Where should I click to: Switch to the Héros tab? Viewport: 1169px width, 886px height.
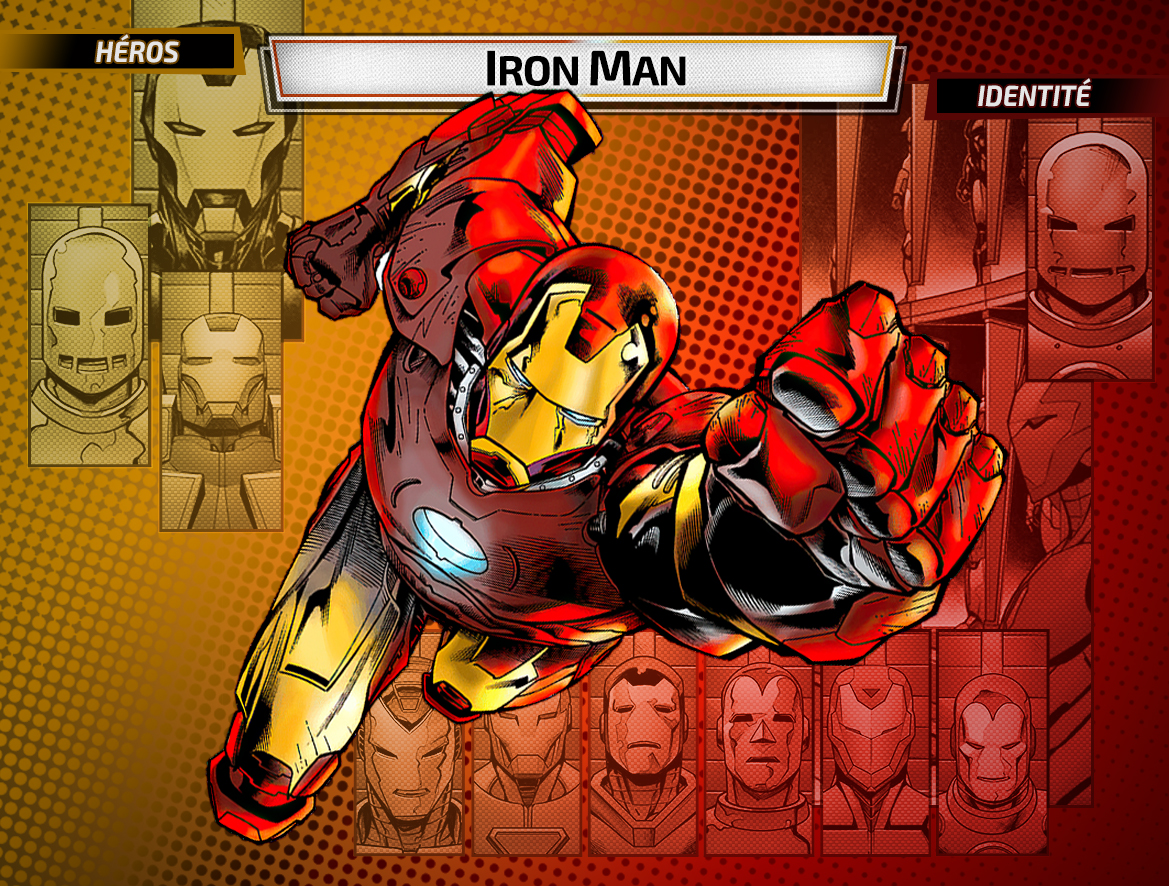136,53
